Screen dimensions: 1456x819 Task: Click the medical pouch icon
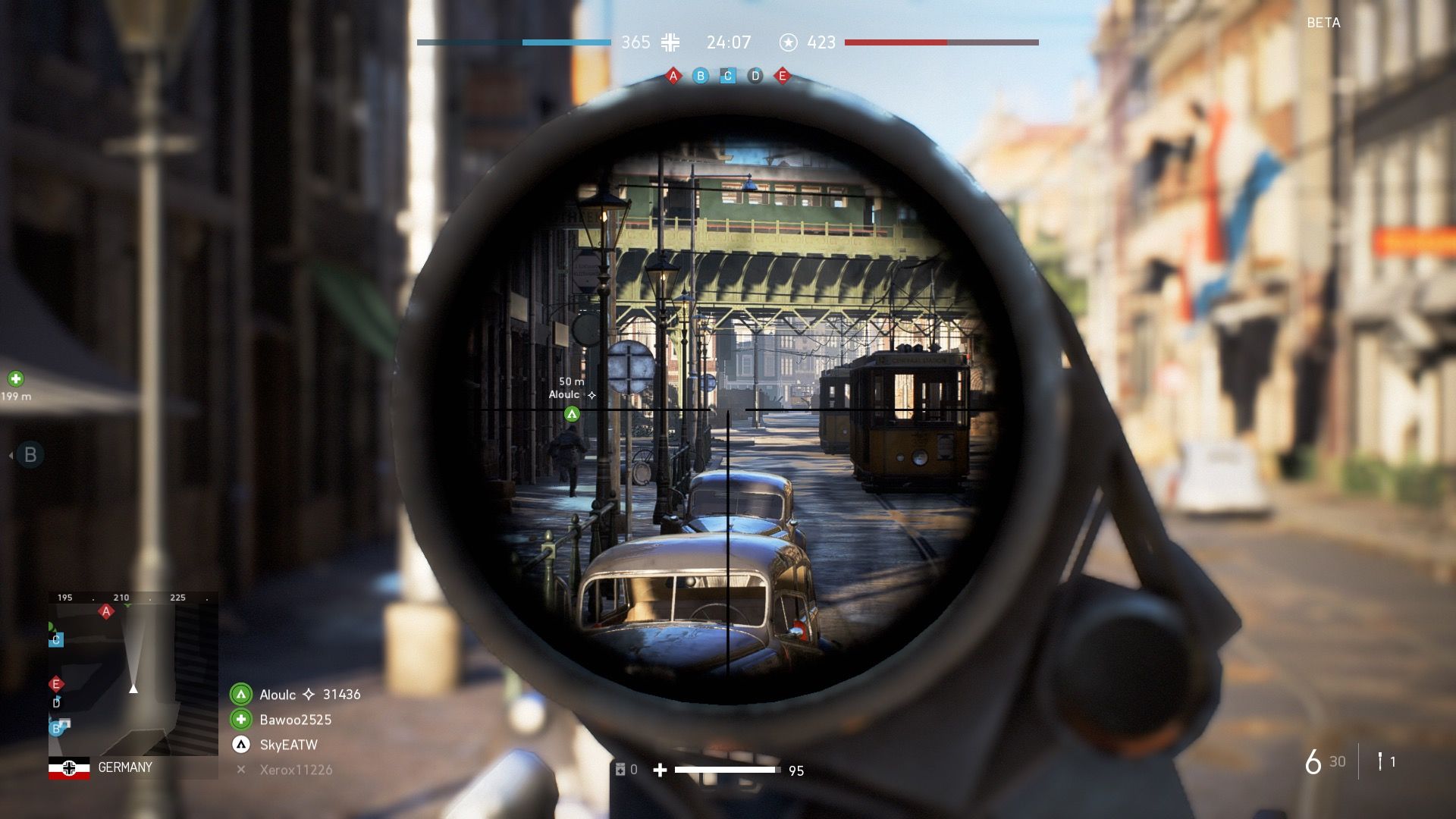click(x=620, y=770)
